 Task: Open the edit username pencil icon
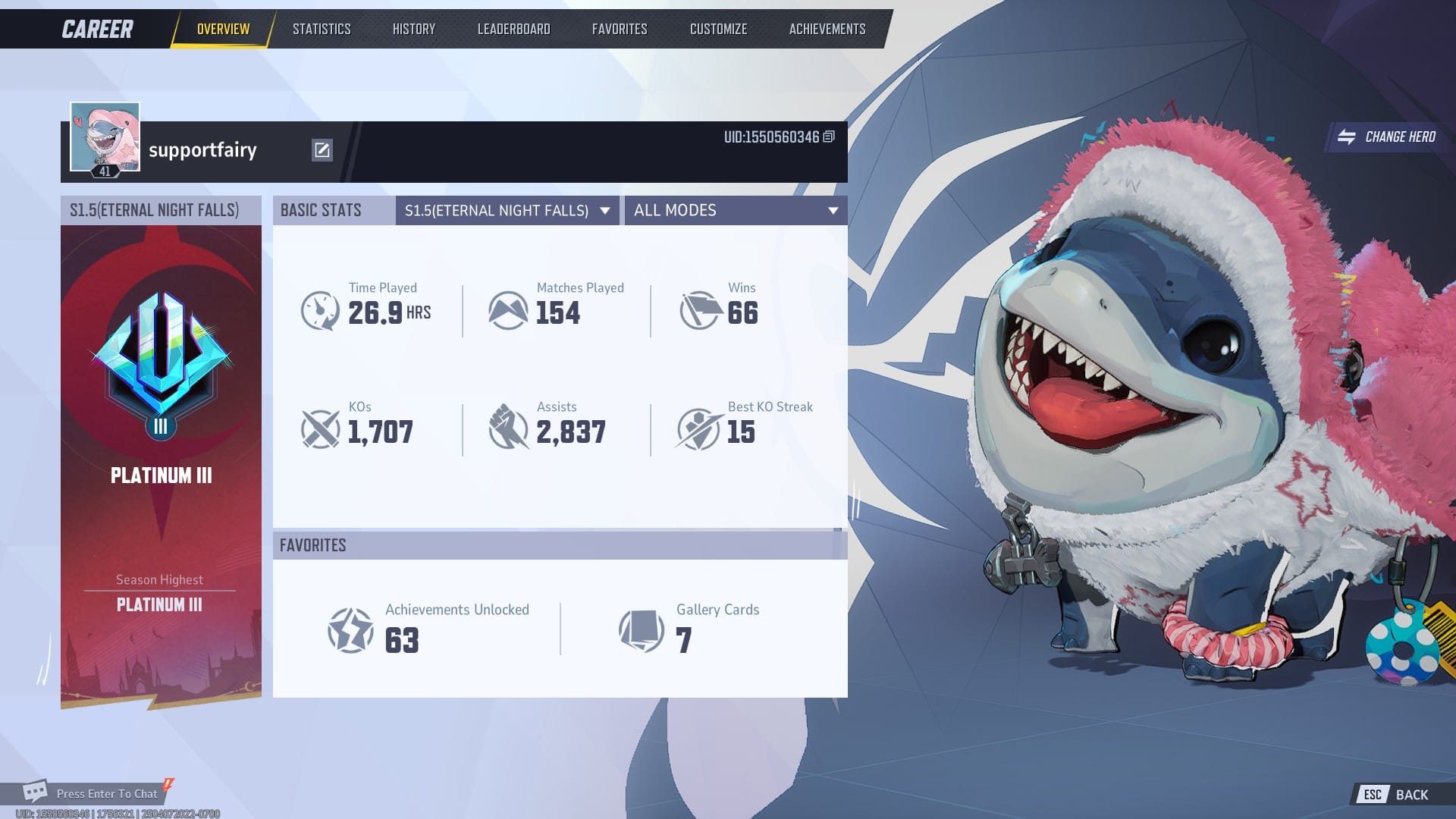323,149
